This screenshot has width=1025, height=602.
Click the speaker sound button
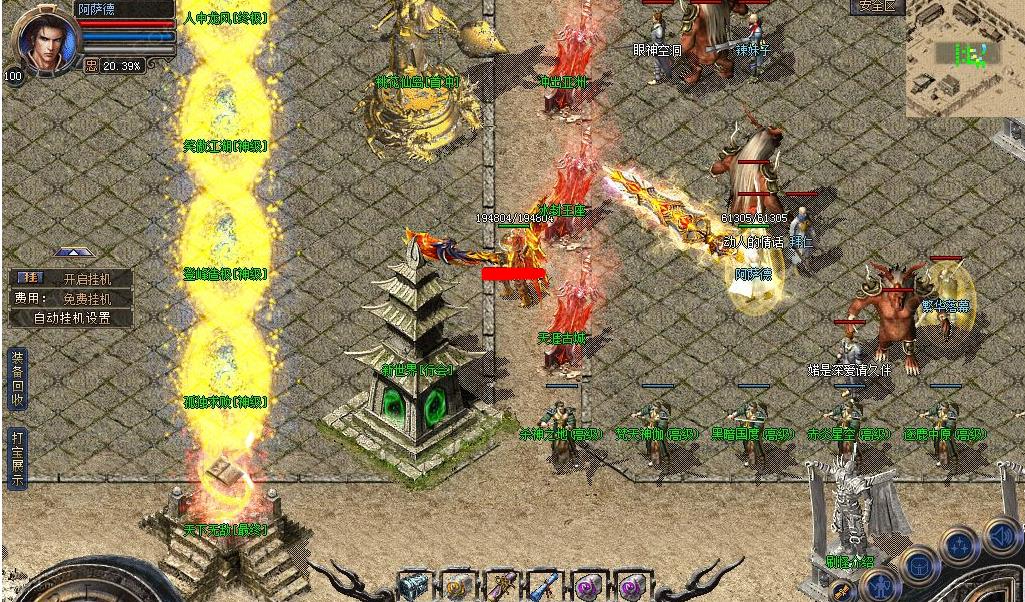1001,537
